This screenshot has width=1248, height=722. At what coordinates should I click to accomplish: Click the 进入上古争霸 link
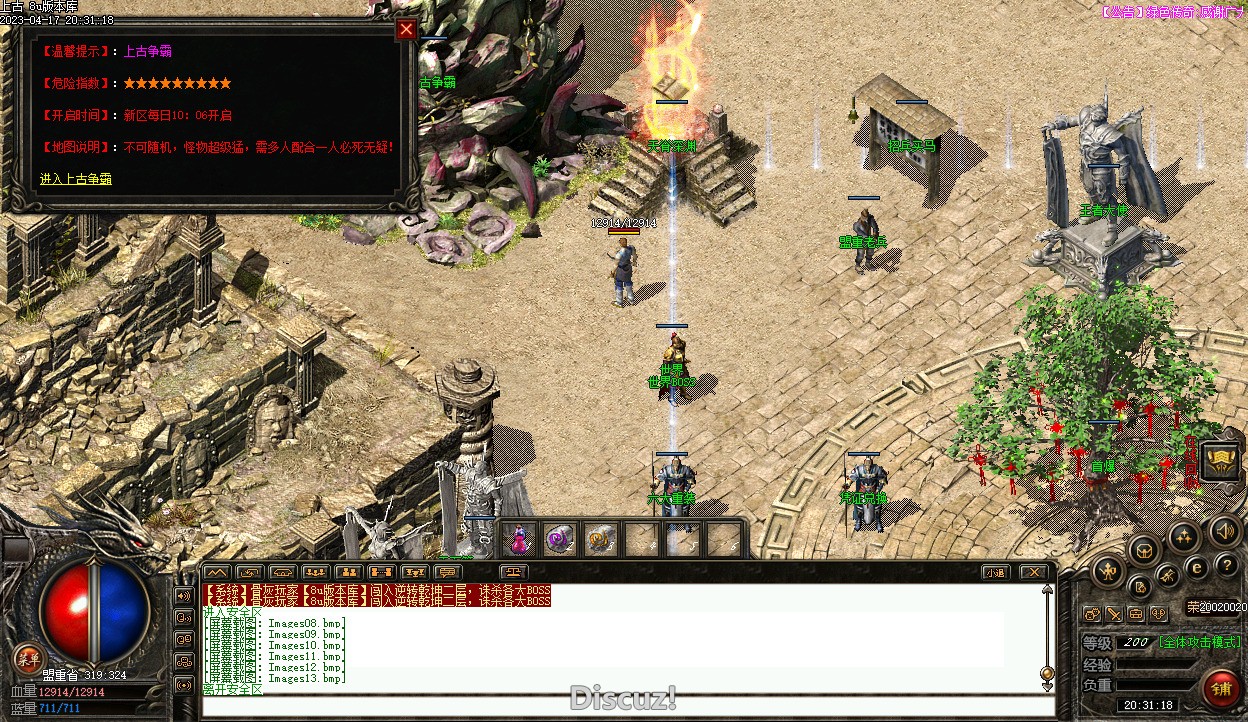(x=76, y=179)
